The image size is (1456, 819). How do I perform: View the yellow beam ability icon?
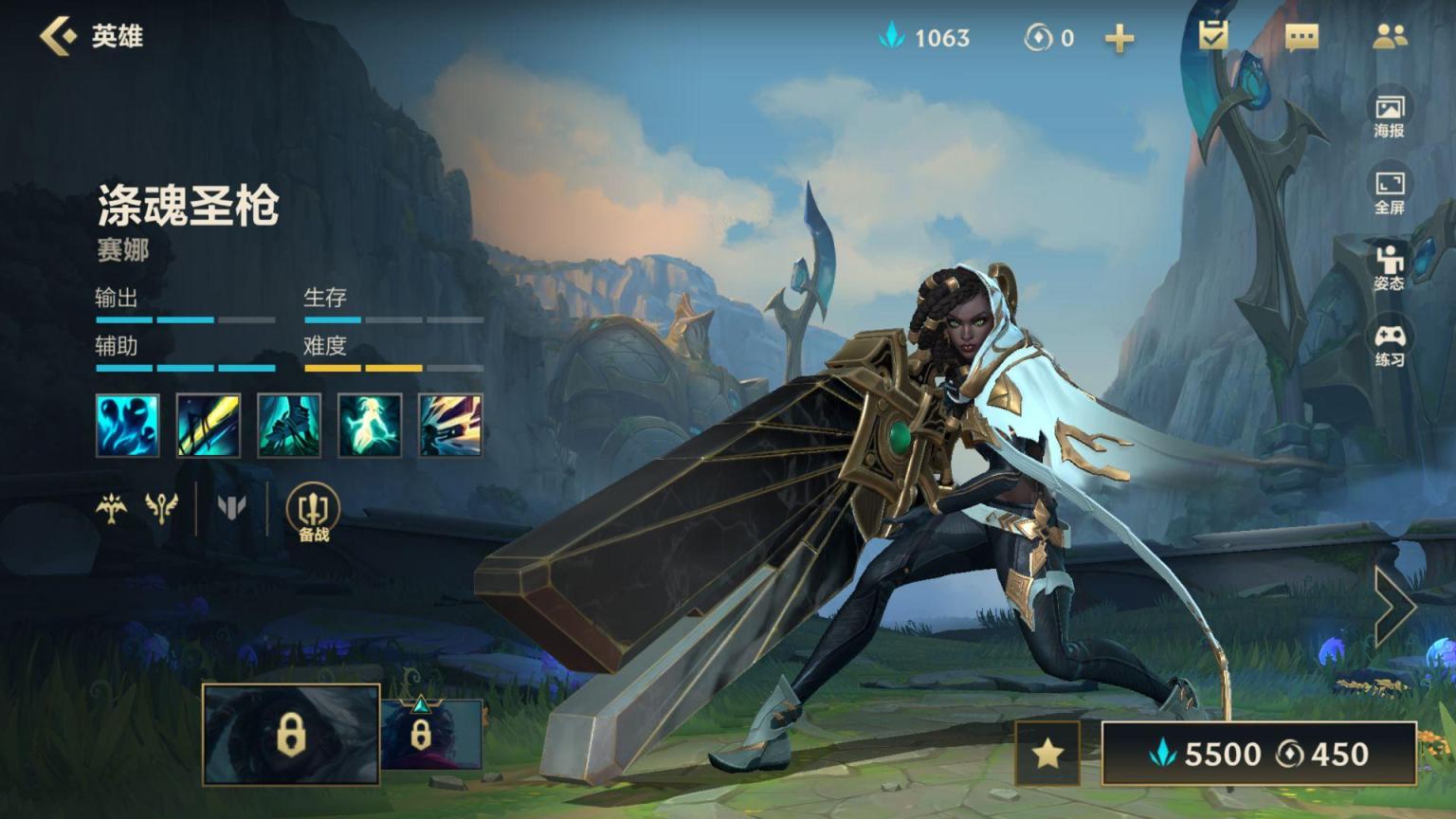pos(208,426)
